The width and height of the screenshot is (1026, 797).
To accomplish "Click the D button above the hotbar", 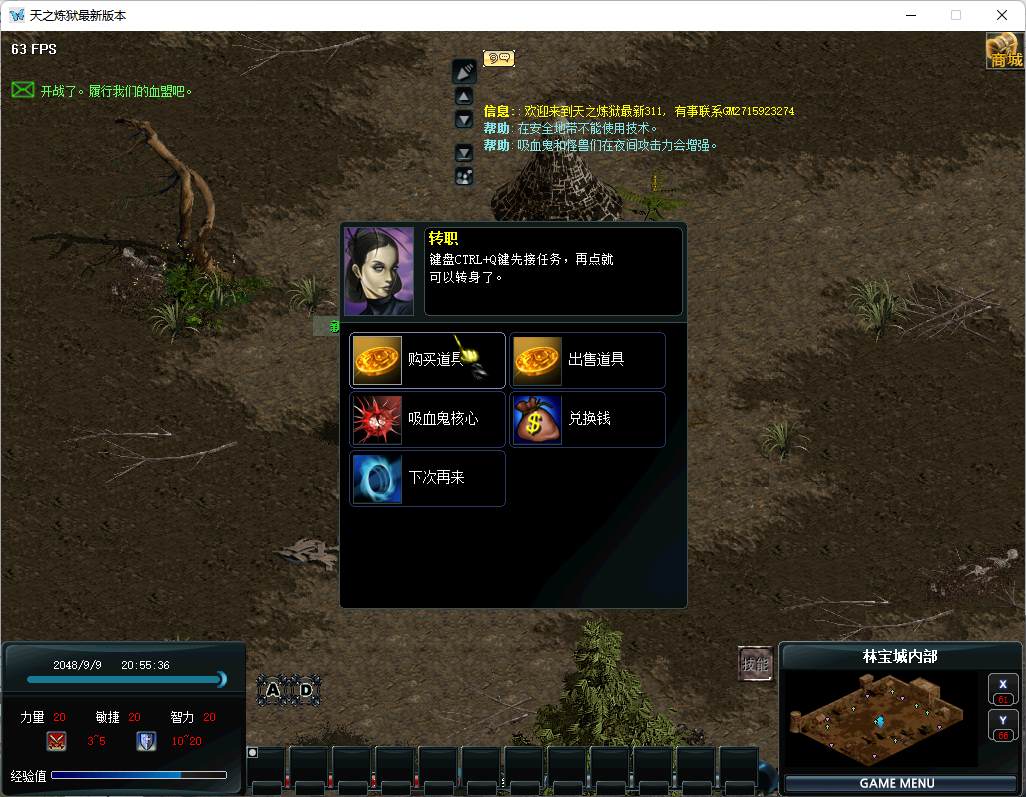I will click(x=306, y=689).
